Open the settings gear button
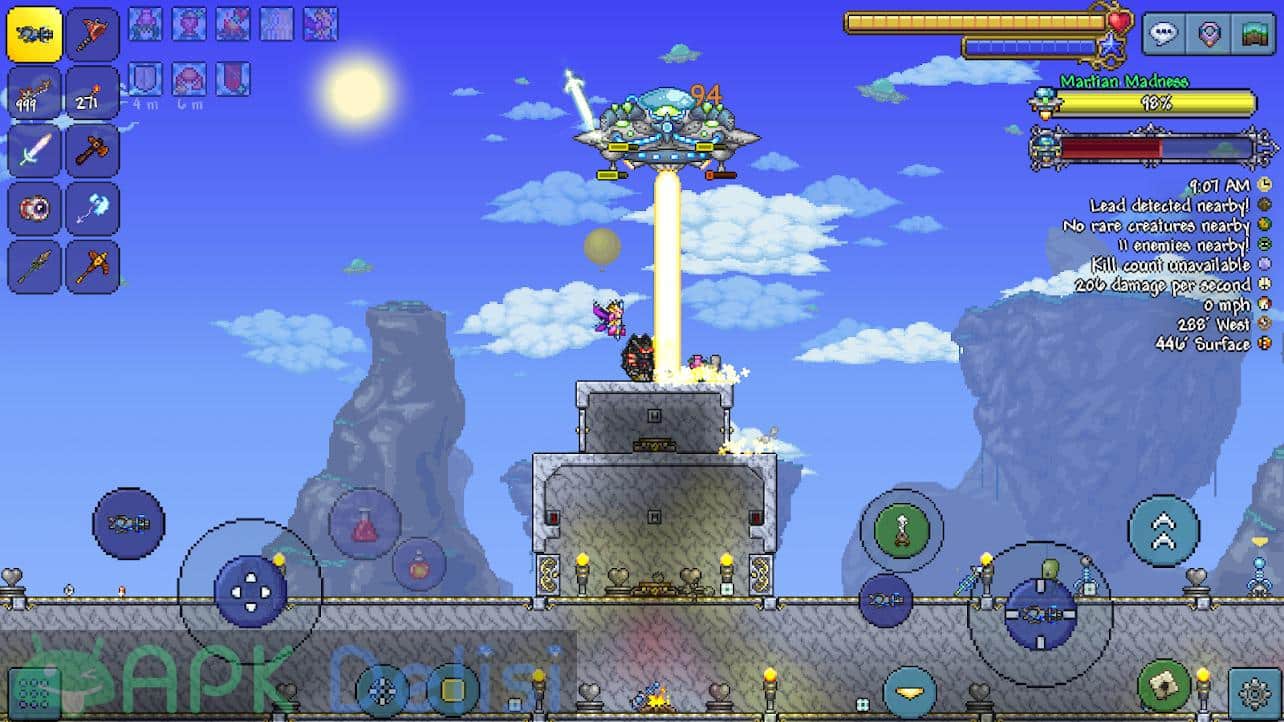1284x722 pixels. [1255, 693]
